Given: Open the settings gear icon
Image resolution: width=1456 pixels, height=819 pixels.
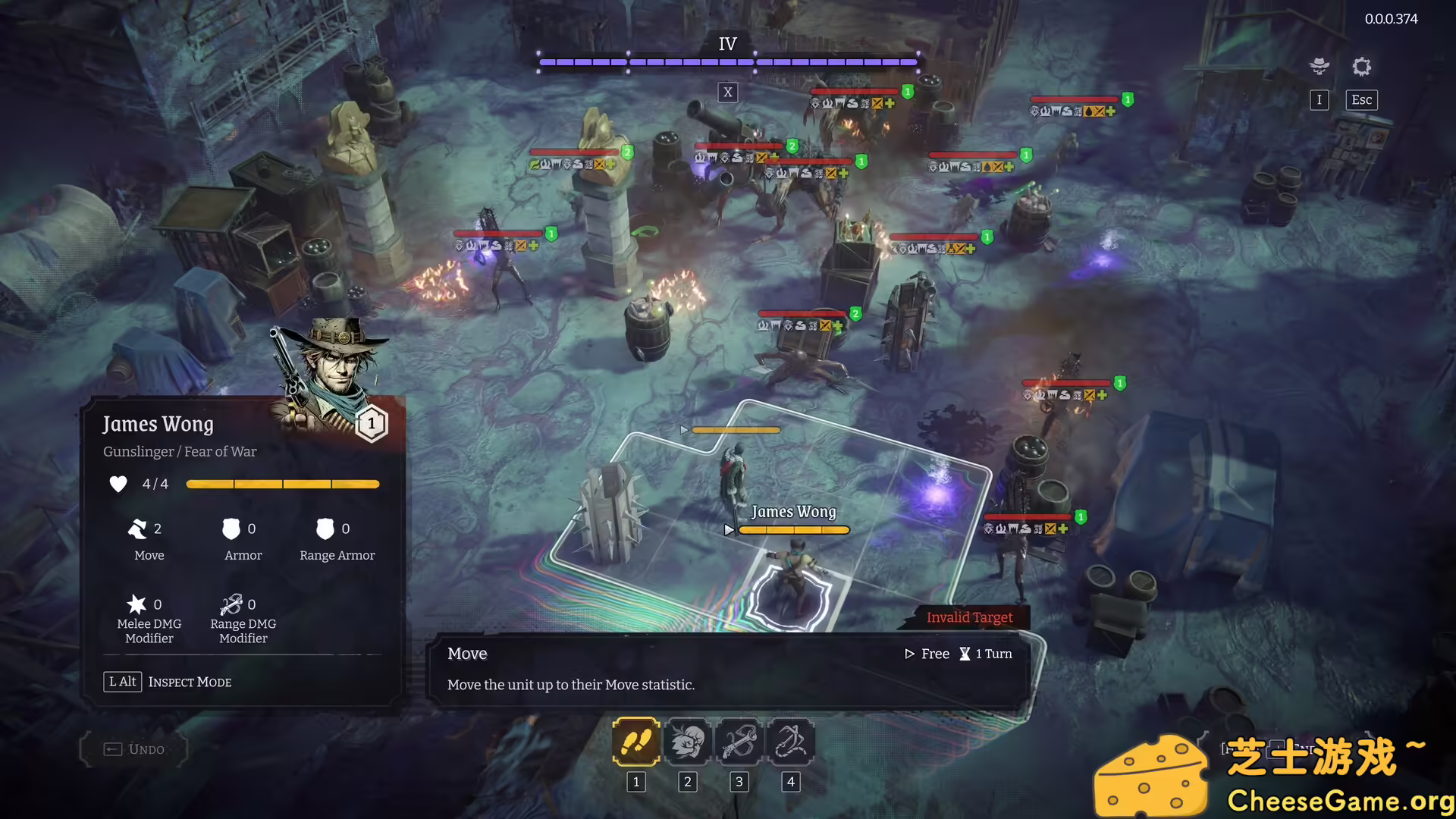Looking at the screenshot, I should [x=1361, y=67].
